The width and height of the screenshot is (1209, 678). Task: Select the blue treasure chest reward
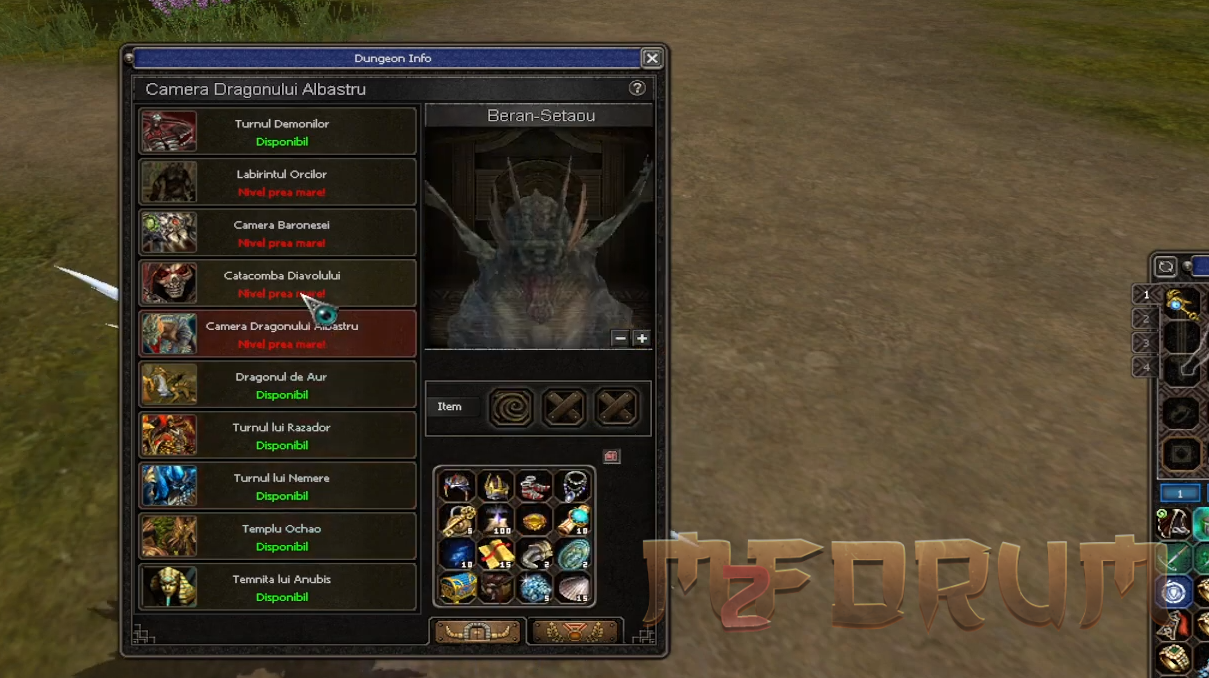[458, 588]
